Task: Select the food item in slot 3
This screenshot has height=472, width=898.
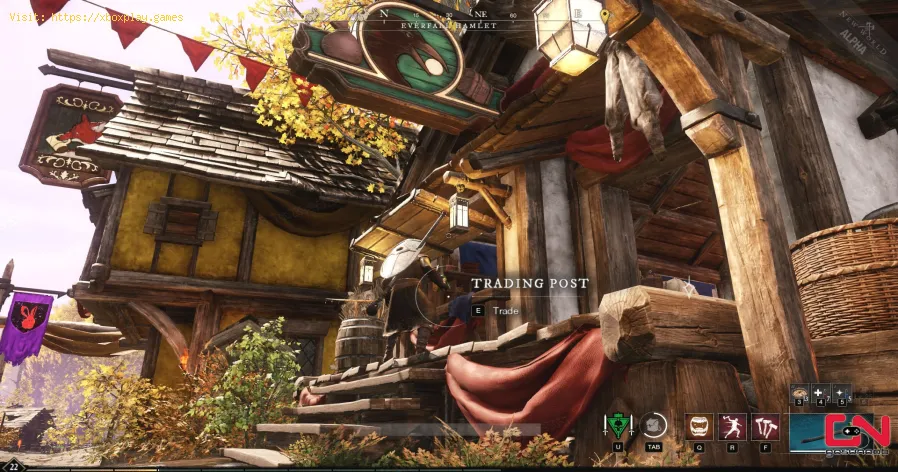Action: pos(800,394)
